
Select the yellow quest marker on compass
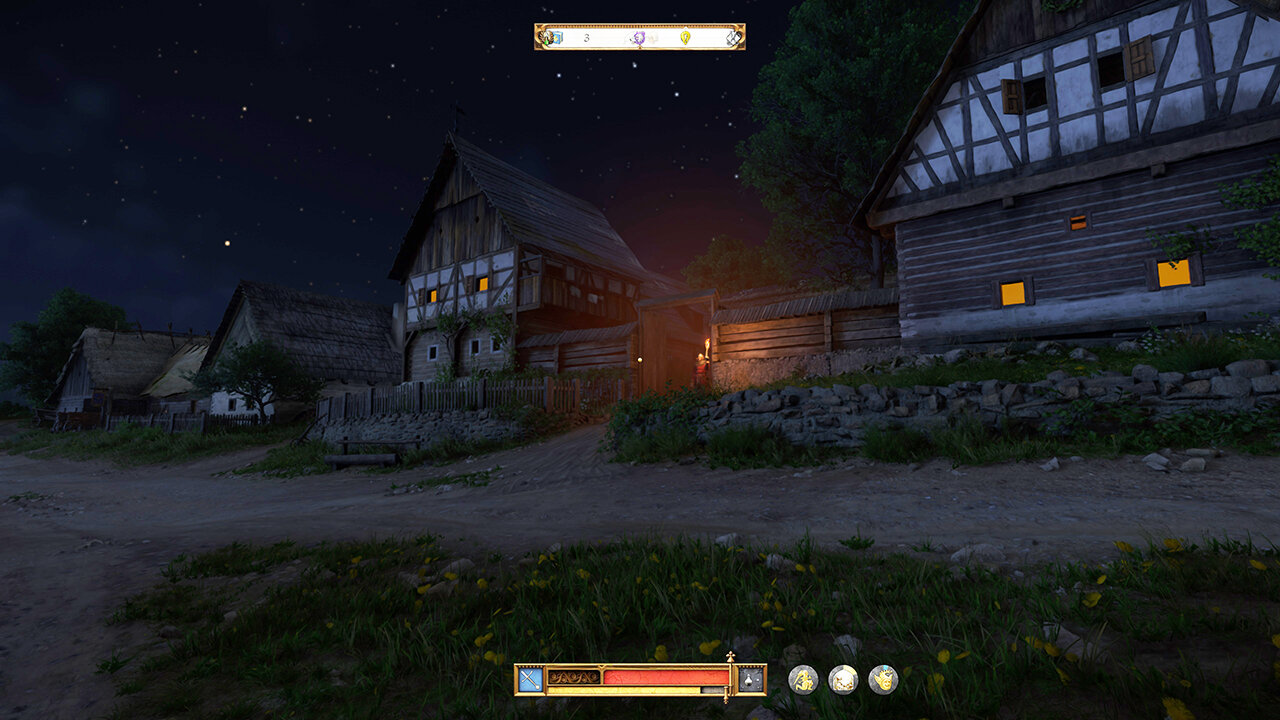686,38
